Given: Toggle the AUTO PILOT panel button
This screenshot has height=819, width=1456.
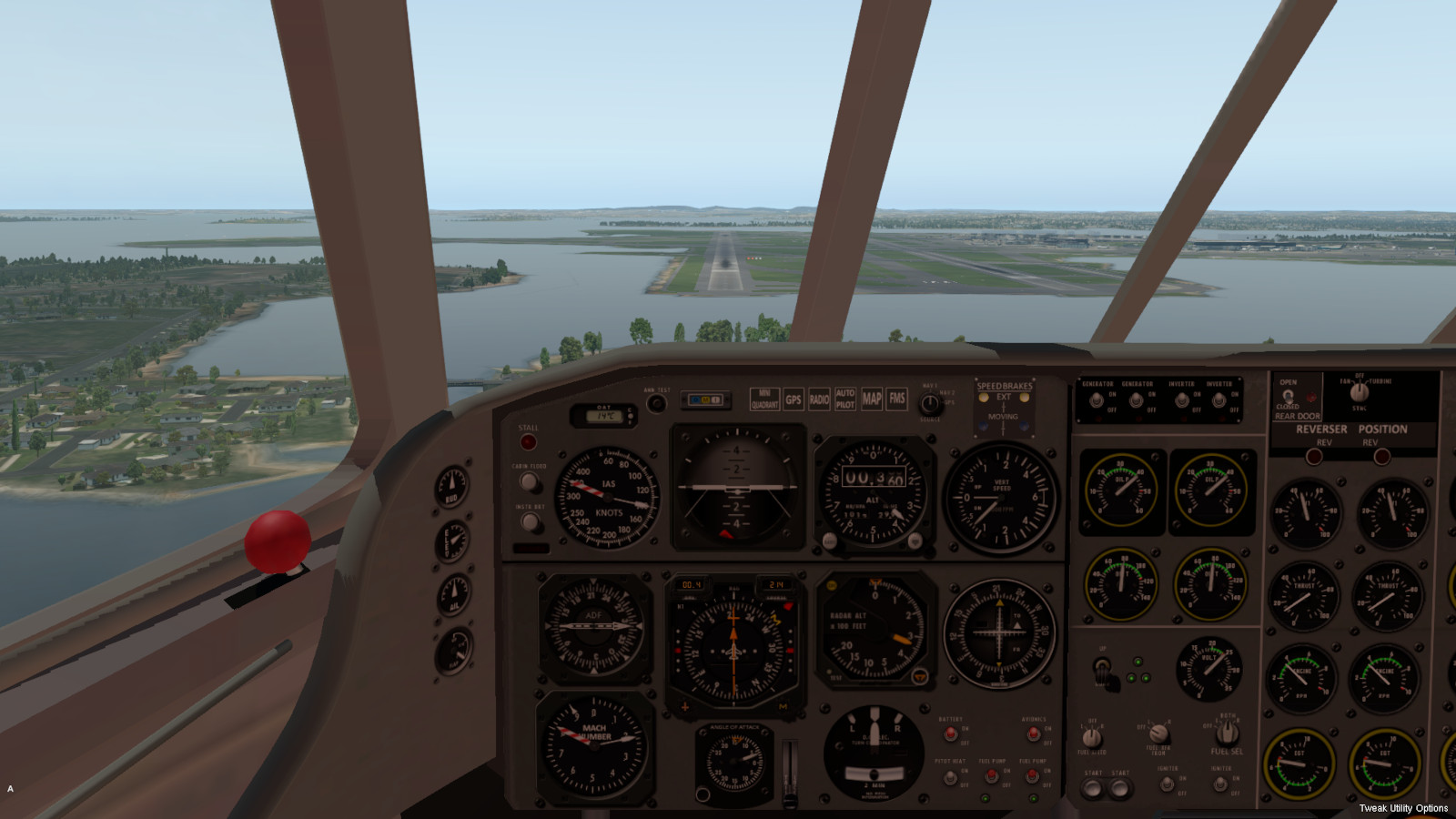Looking at the screenshot, I should [845, 399].
